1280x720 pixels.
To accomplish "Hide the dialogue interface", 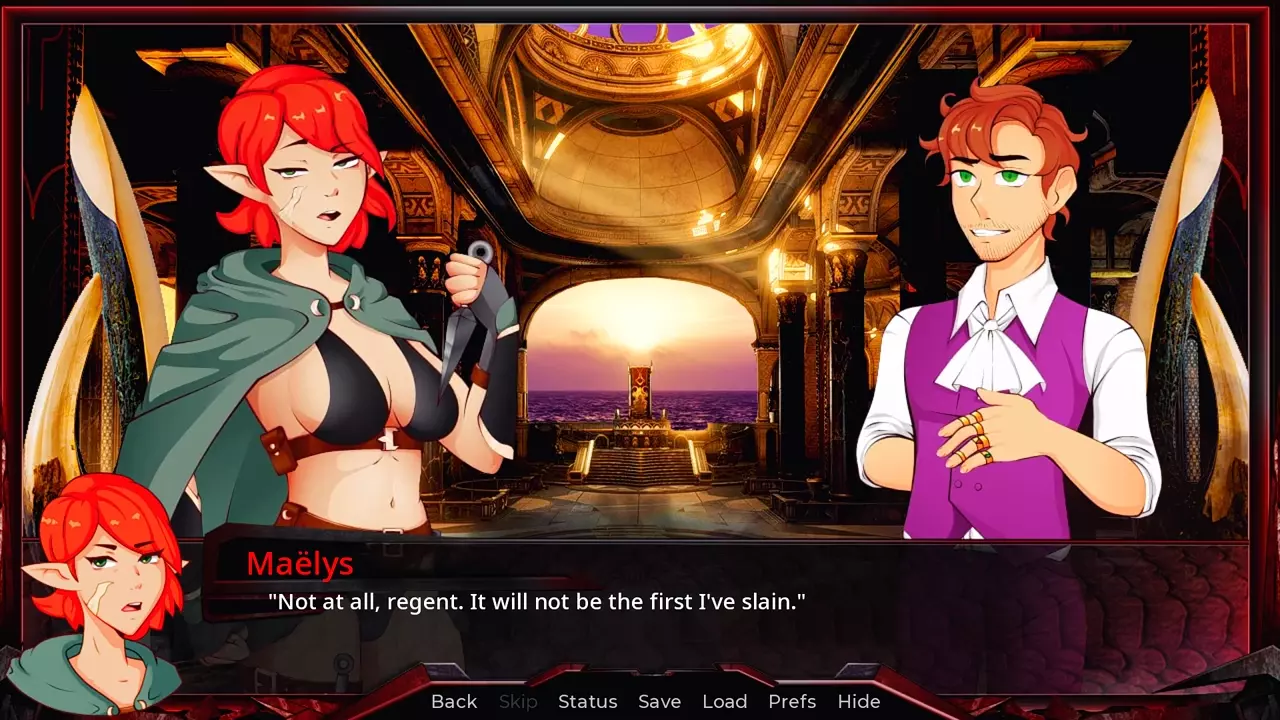I will click(858, 702).
